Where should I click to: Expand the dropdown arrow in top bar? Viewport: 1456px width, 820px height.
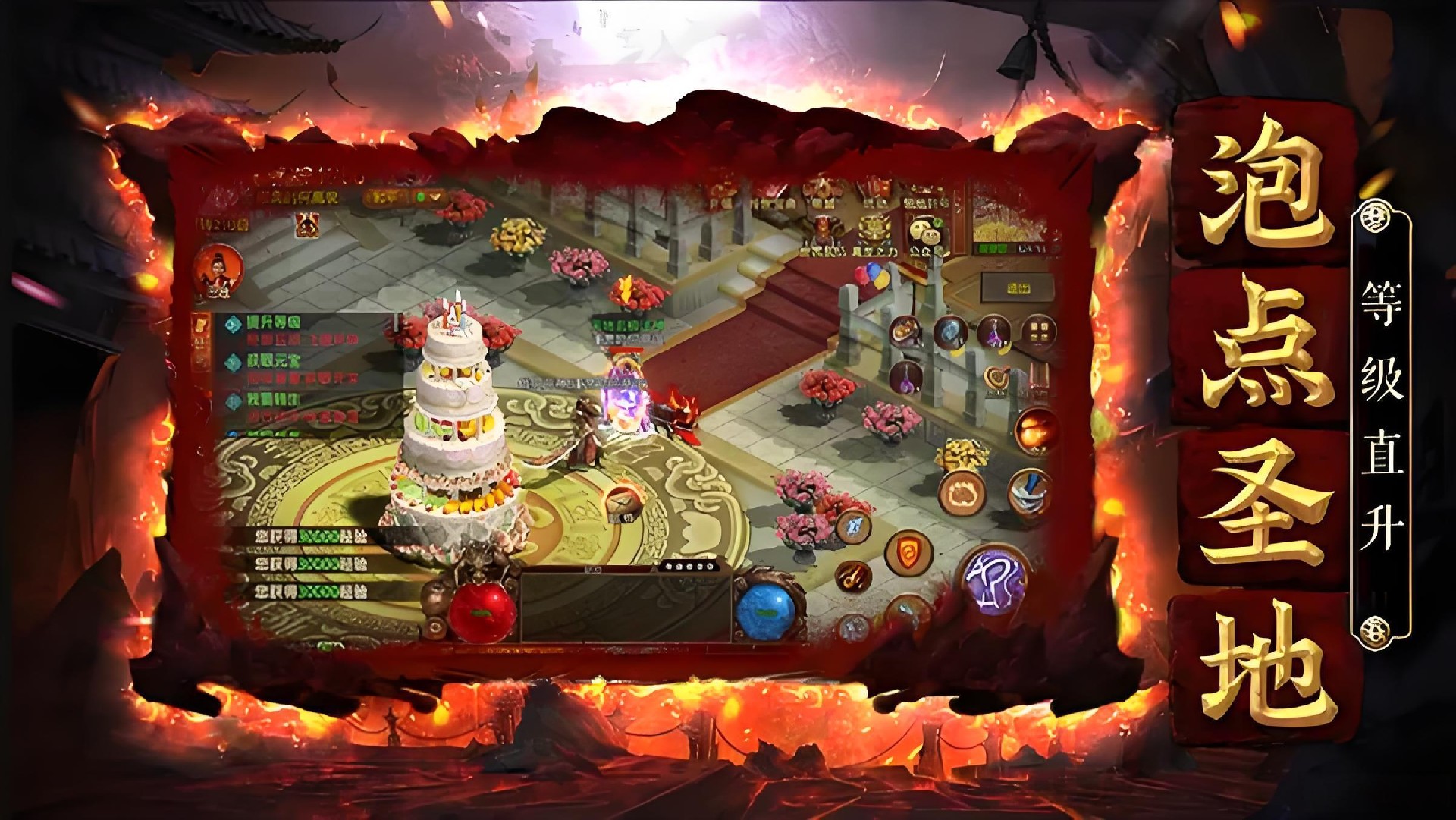[435, 196]
